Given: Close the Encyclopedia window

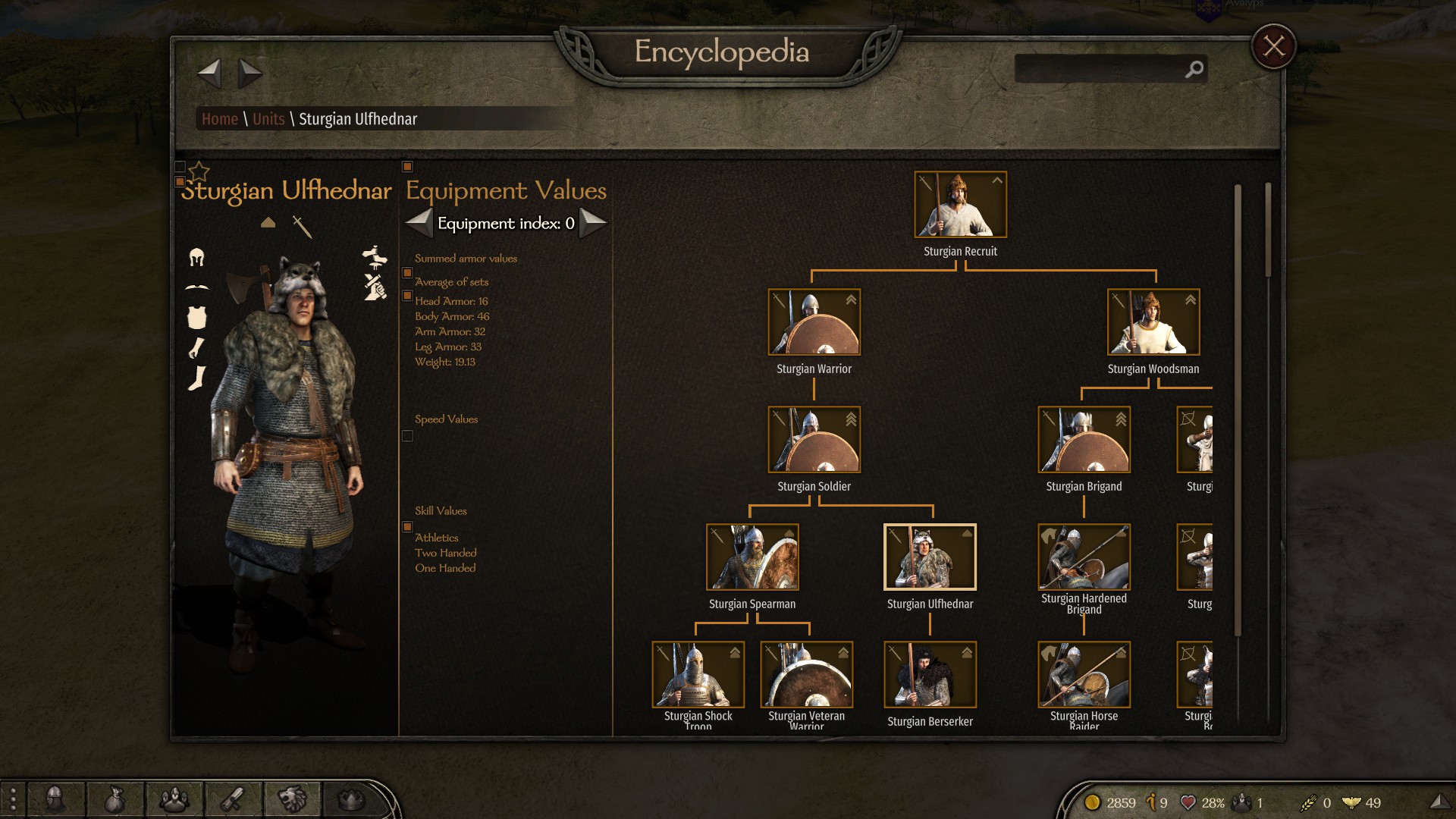Looking at the screenshot, I should [1273, 47].
